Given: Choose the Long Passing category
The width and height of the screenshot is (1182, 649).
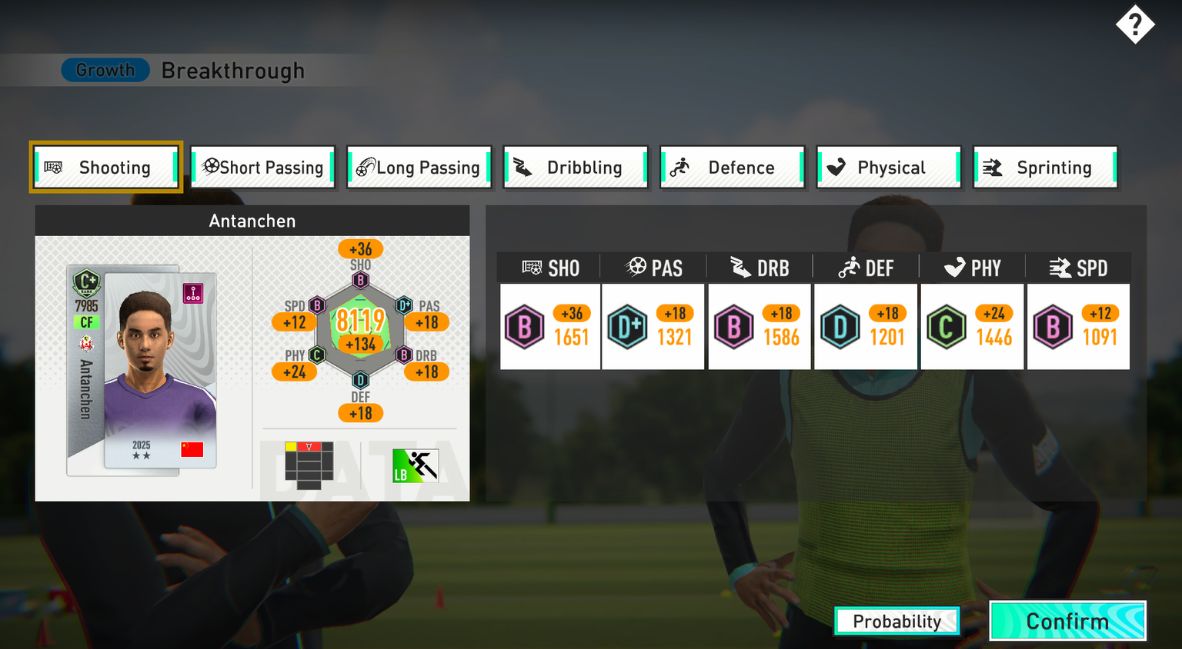Looking at the screenshot, I should click(419, 167).
